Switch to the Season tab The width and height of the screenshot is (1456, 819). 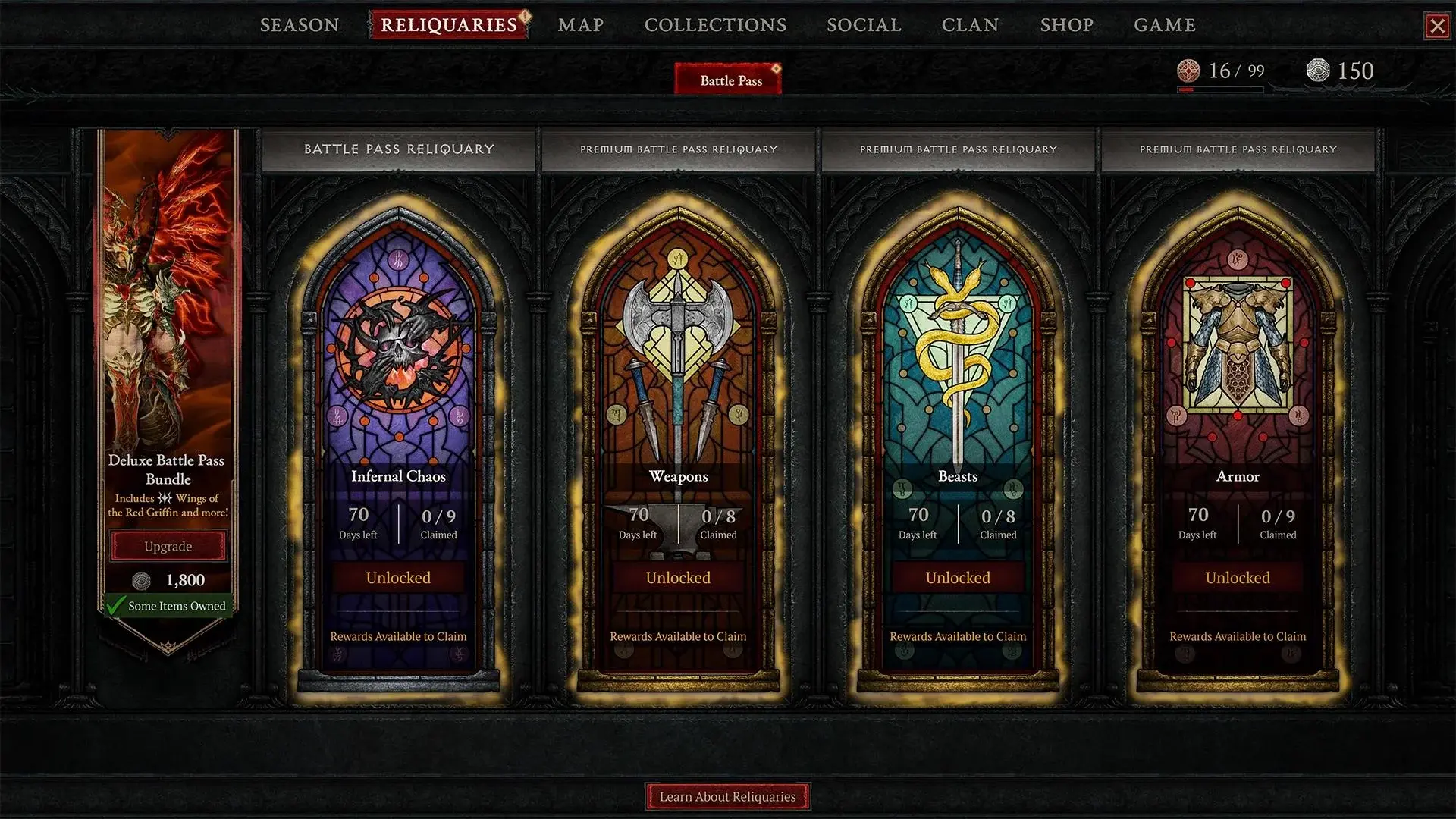coord(300,25)
